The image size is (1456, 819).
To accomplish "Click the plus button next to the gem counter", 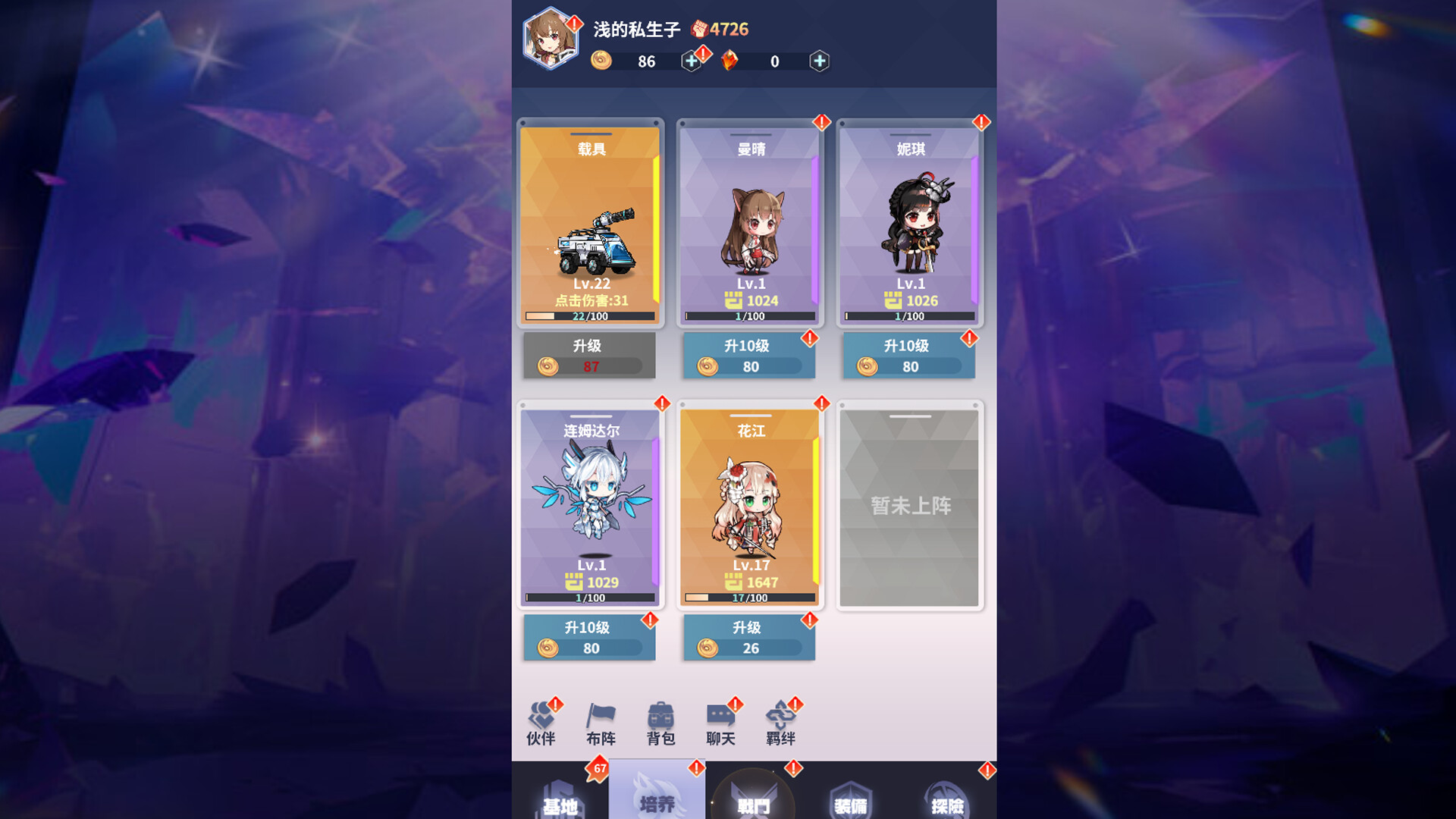I will (x=818, y=61).
